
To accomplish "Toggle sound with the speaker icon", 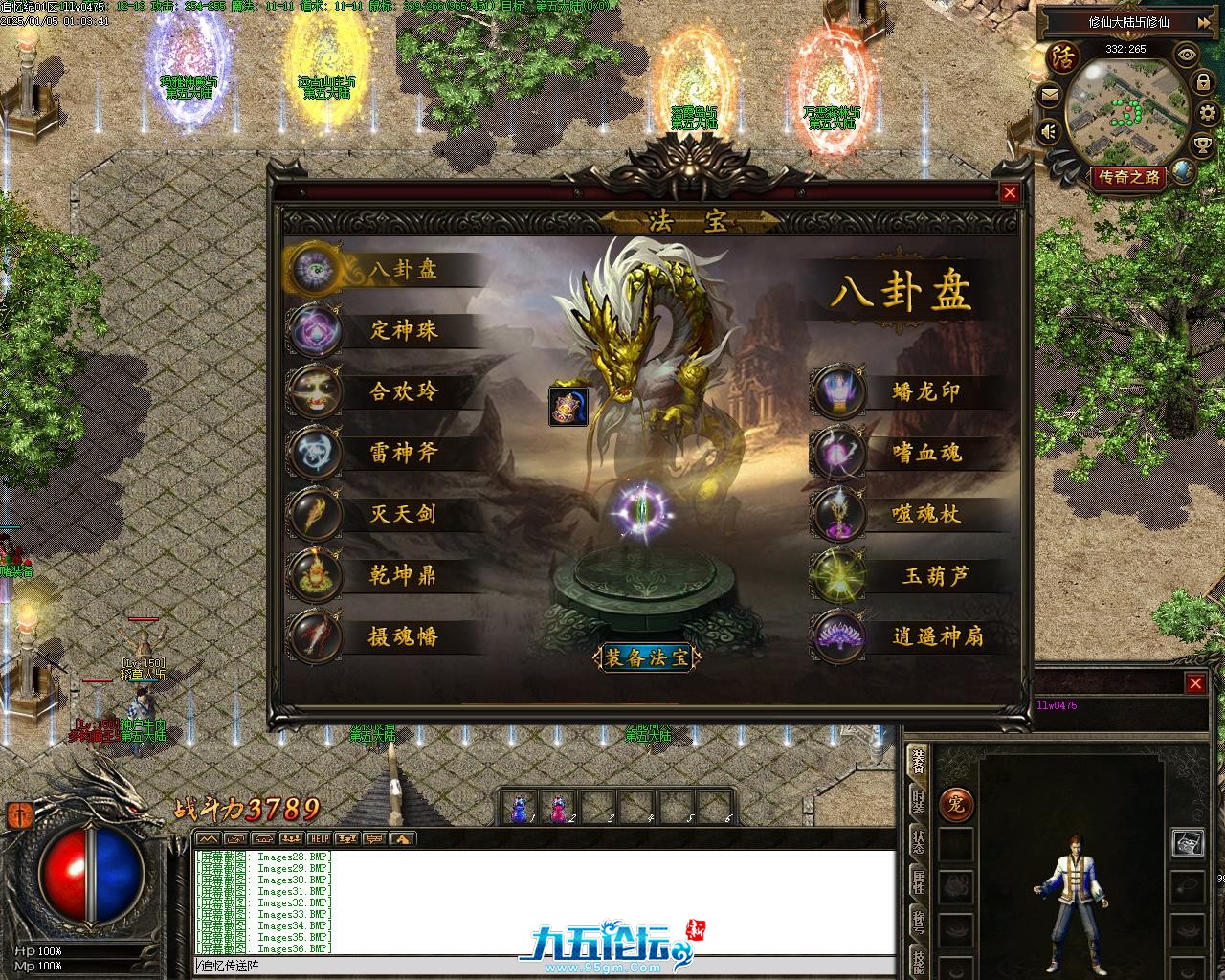I will click(1050, 130).
